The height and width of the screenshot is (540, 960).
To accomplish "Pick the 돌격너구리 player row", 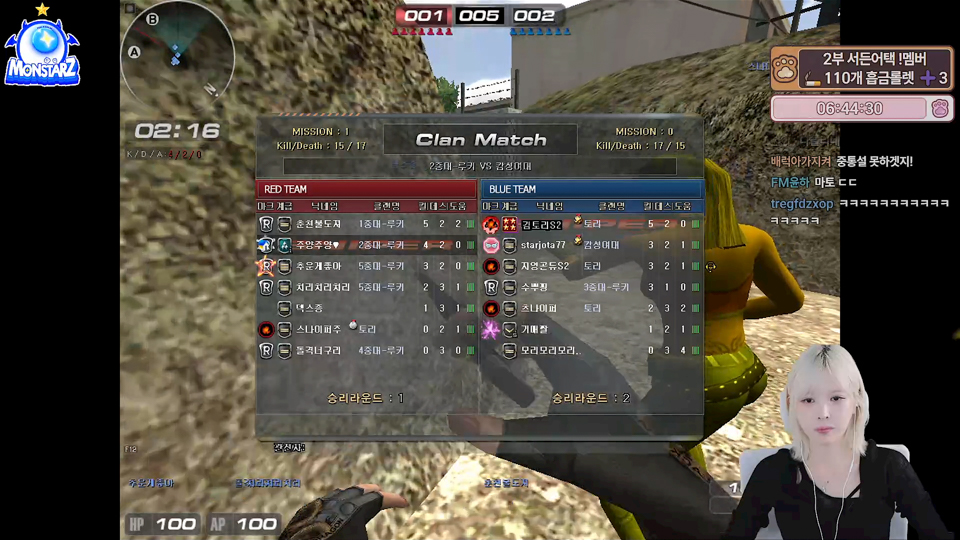I will tap(366, 350).
